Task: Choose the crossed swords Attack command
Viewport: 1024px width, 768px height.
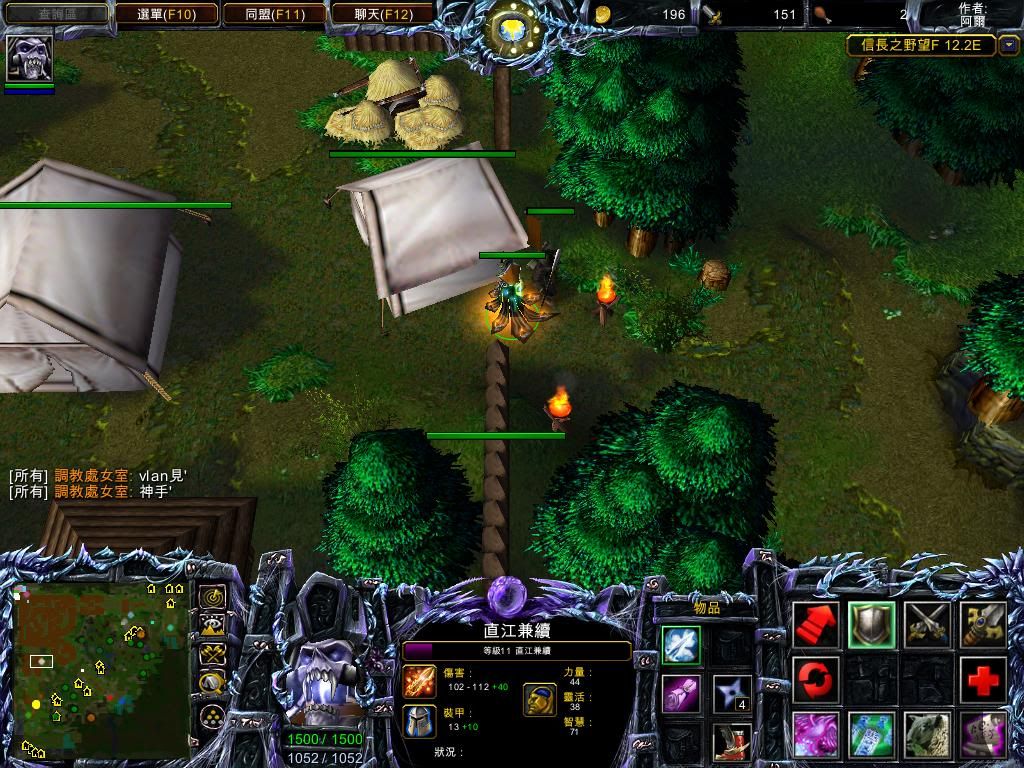Action: click(927, 624)
